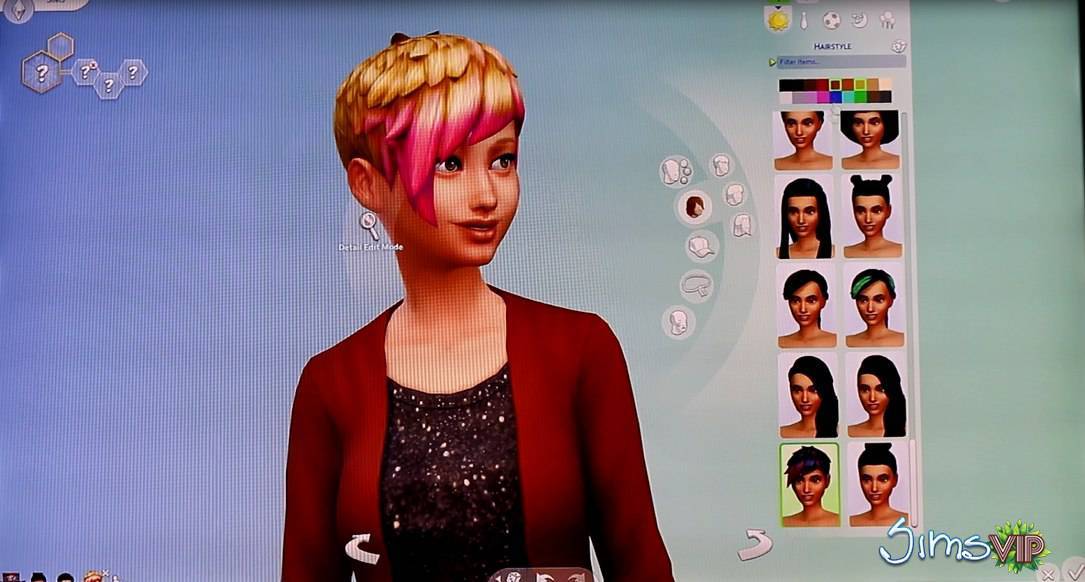Choose the long straight black hairstyle
1085x582 pixels.
[806, 217]
